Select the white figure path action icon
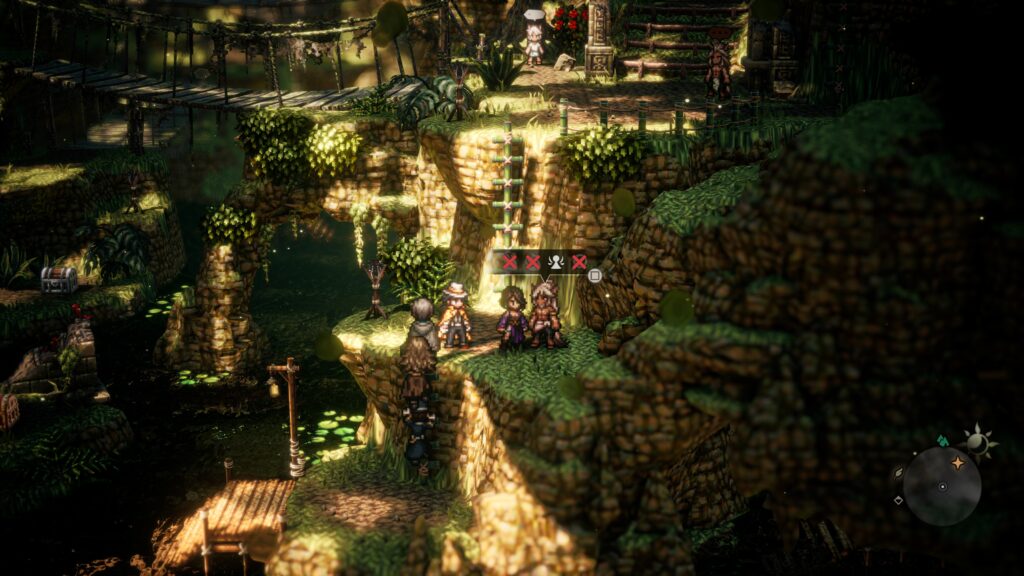Viewport: 1024px width, 576px height. [556, 262]
